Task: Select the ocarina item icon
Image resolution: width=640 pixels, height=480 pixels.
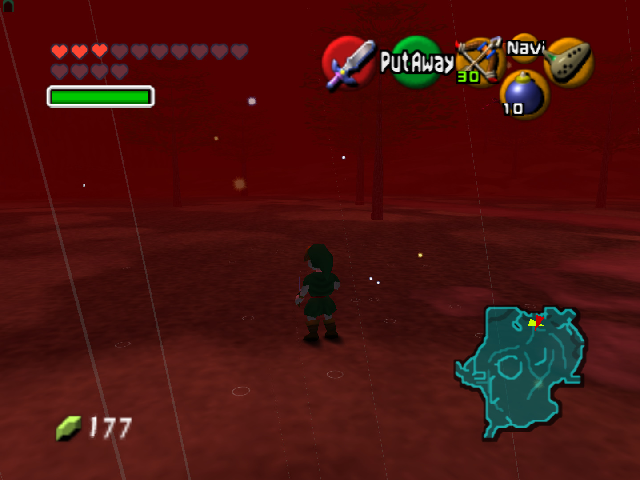Action: pyautogui.click(x=569, y=61)
